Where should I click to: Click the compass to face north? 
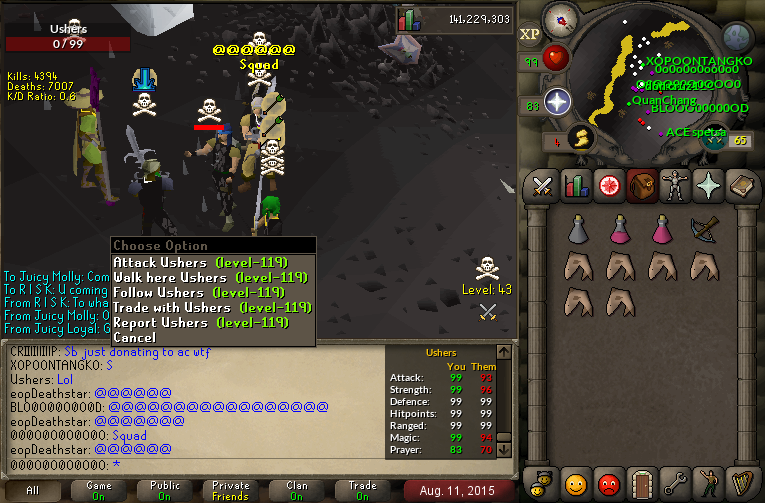(x=561, y=19)
